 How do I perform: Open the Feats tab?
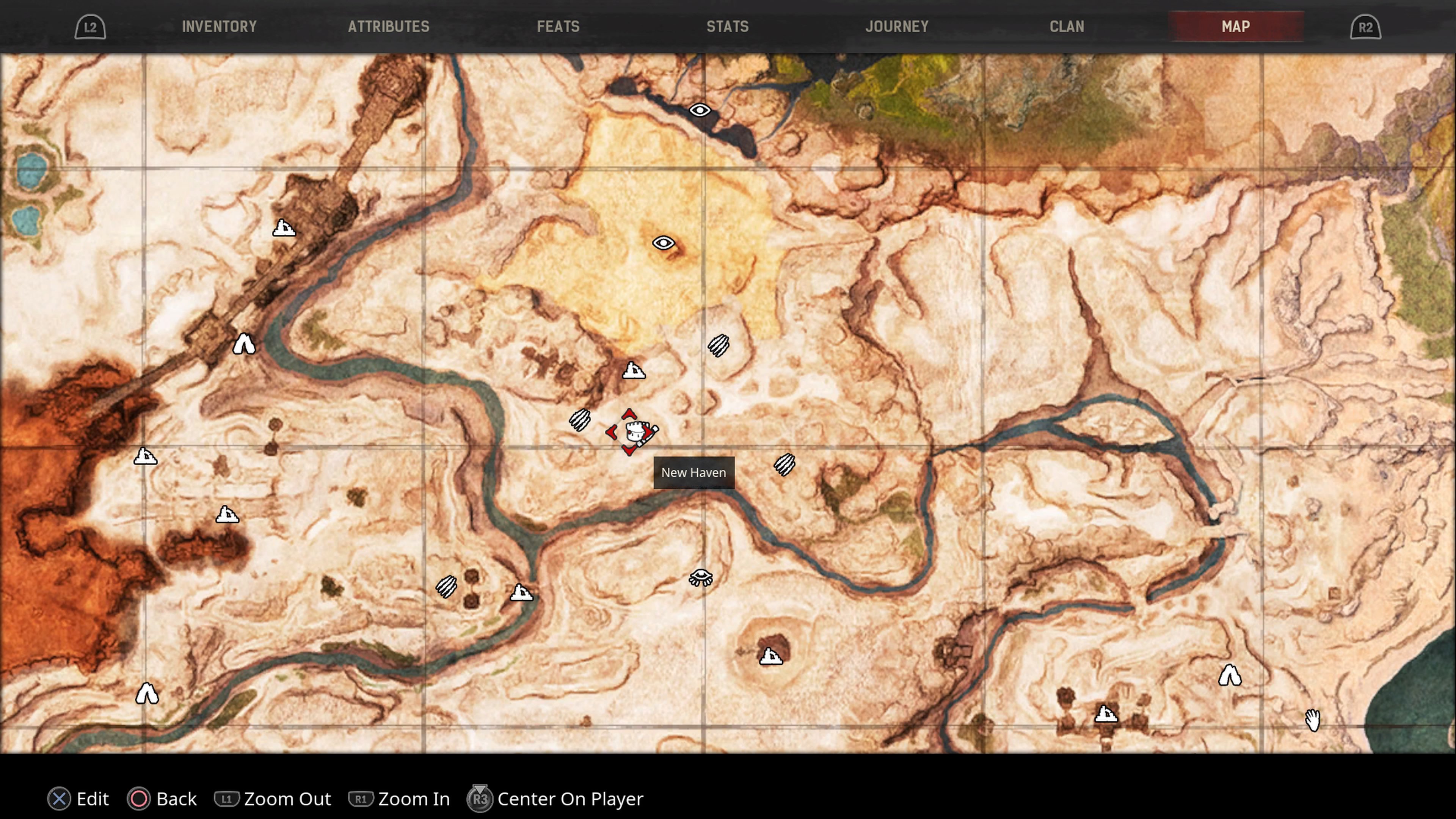coord(559,26)
